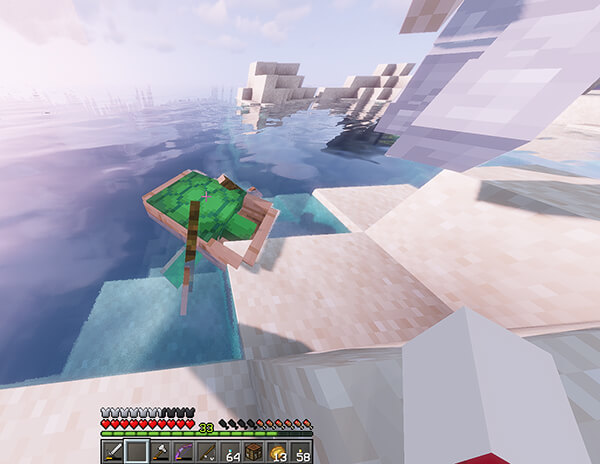Switch to the fishing rod slot
Image resolution: width=600 pixels, height=464 pixels.
tap(206, 452)
